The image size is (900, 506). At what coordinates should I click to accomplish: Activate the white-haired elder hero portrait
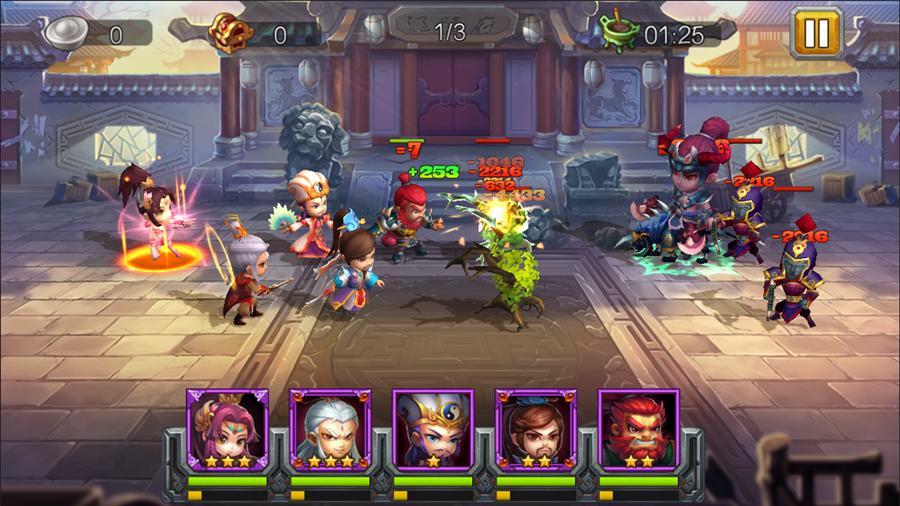(330, 430)
